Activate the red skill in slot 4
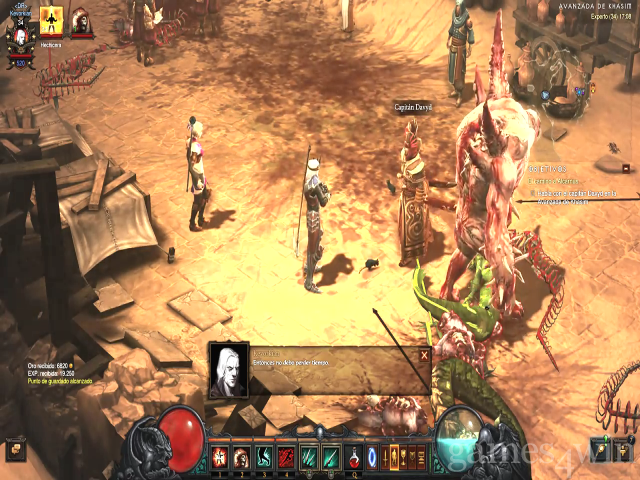 click(285, 458)
